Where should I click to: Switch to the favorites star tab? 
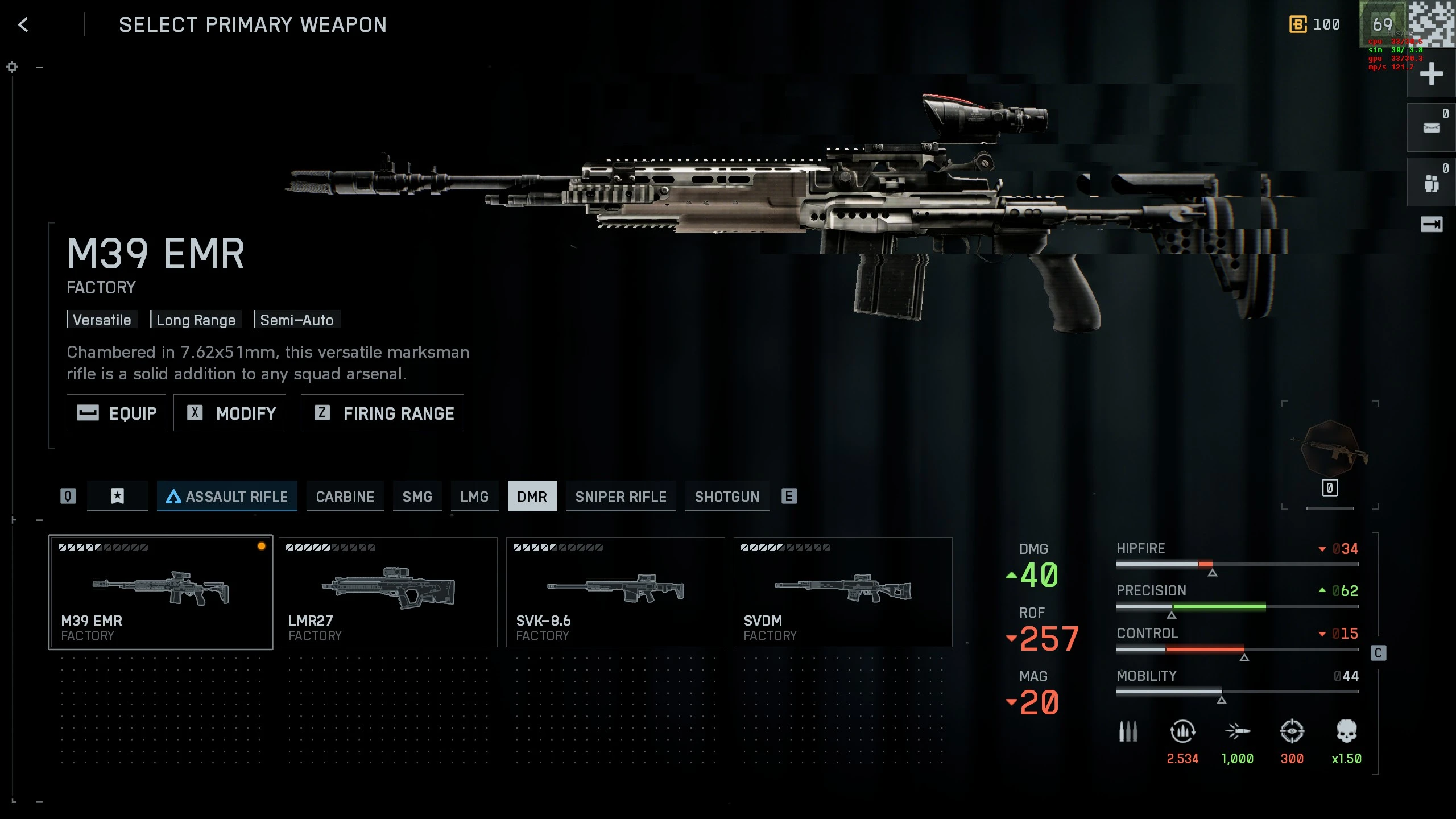[x=117, y=497]
